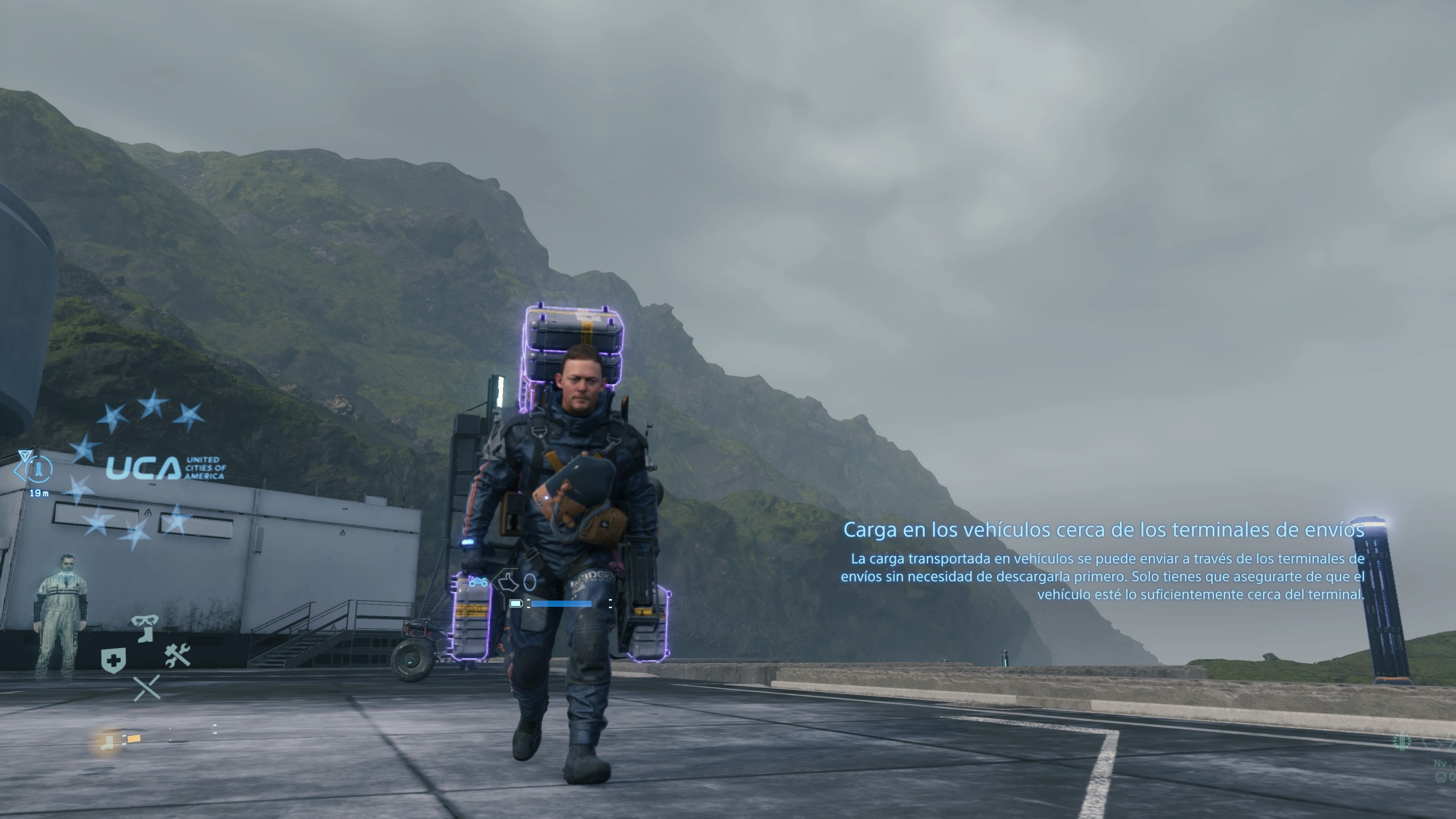The image size is (1456, 819).
Task: Pick the crossed lines weapon icon
Action: 146,688
